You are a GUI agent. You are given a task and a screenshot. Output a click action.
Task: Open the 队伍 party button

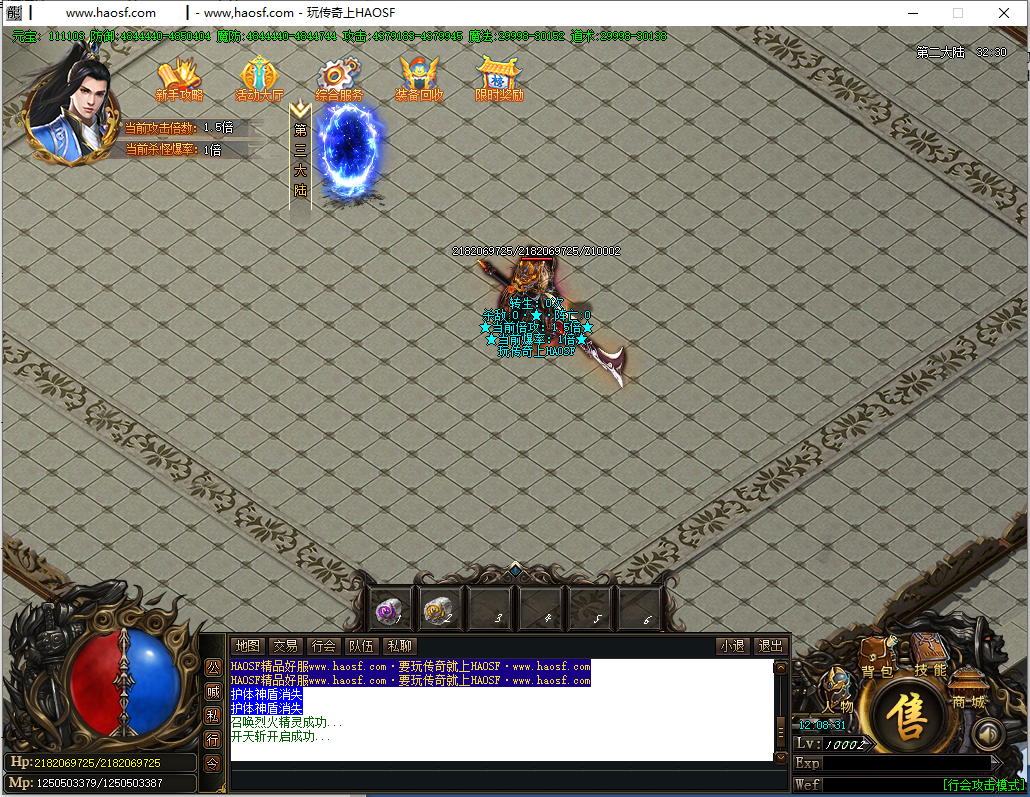pyautogui.click(x=361, y=646)
